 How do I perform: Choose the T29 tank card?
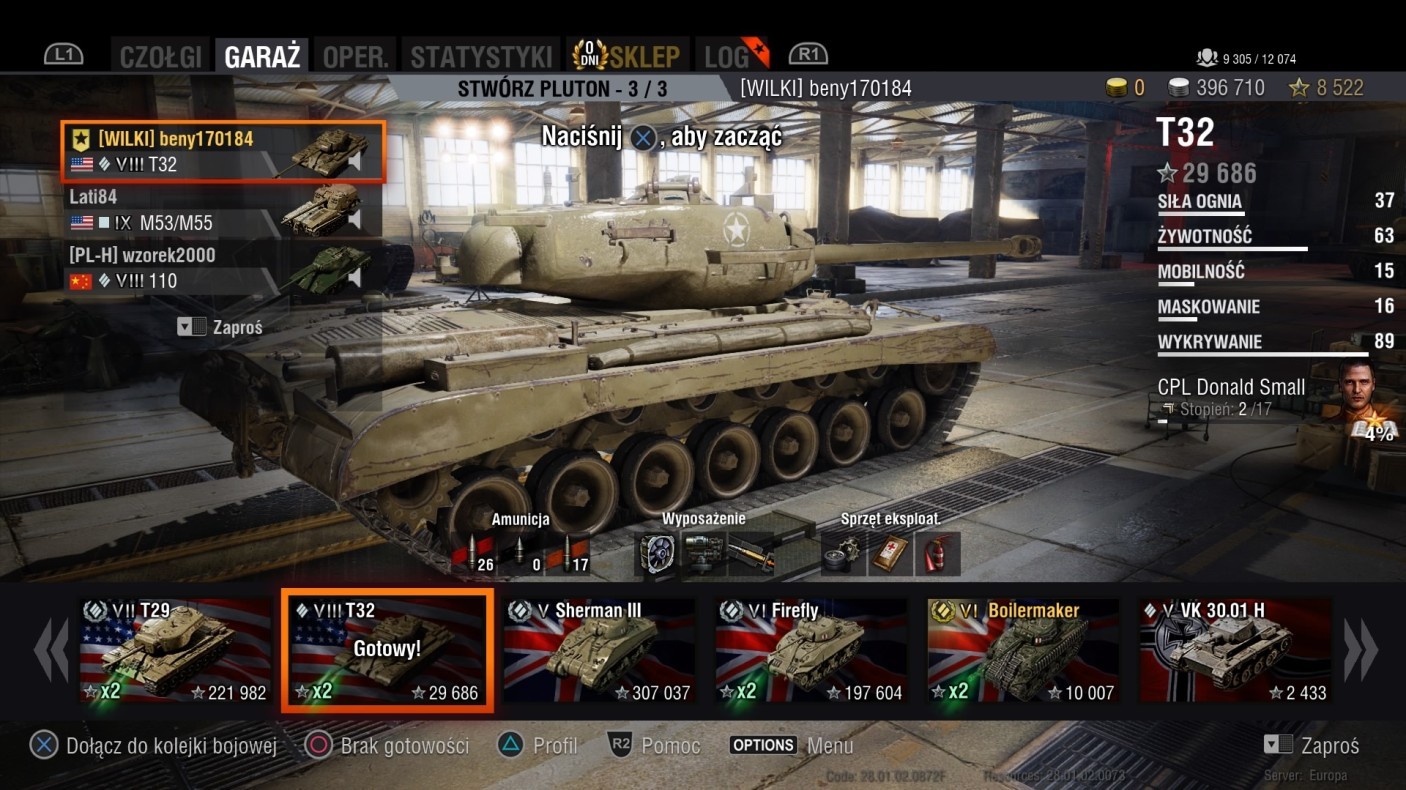[x=175, y=652]
